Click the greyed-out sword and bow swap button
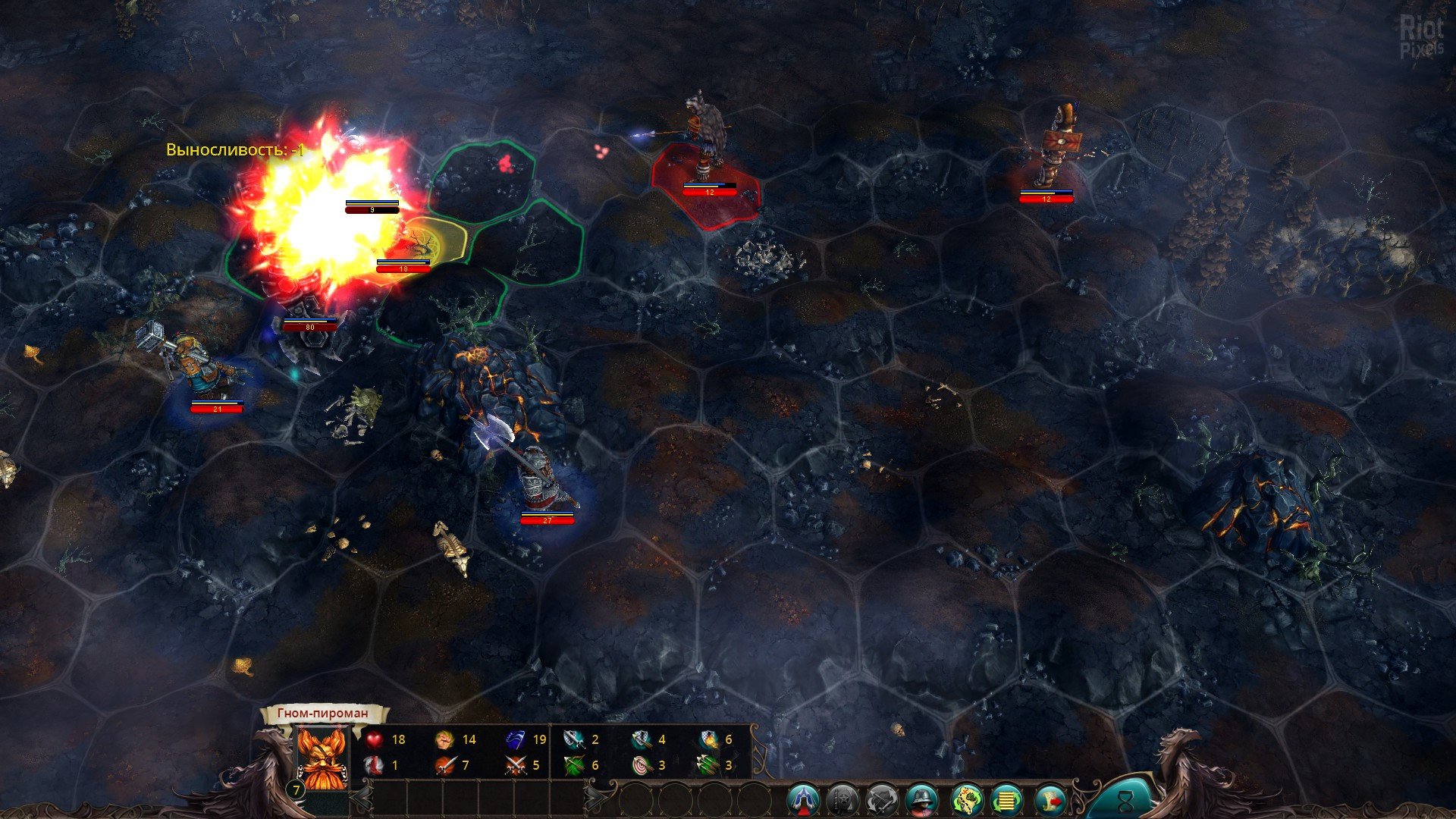 [883, 799]
